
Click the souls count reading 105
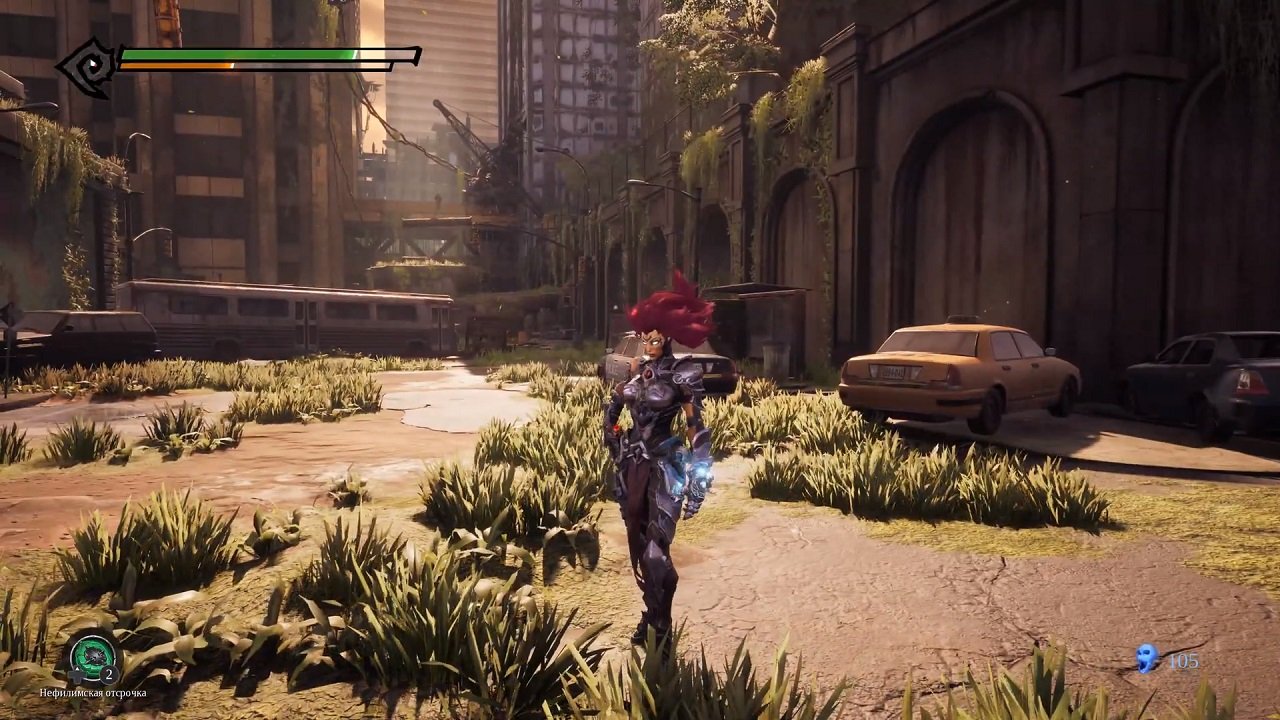(x=1183, y=660)
